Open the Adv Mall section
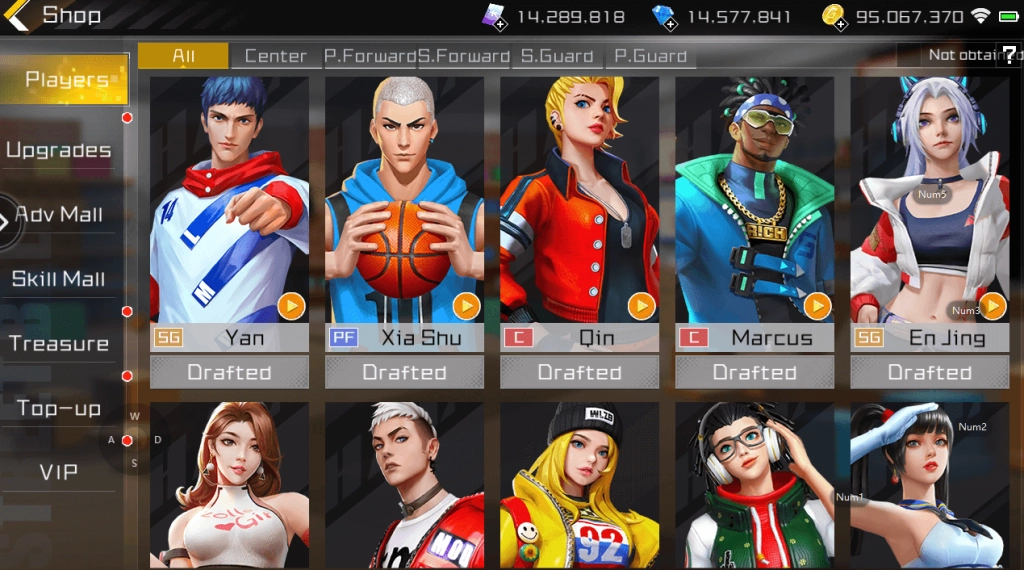The width and height of the screenshot is (1024, 570). pos(59,215)
